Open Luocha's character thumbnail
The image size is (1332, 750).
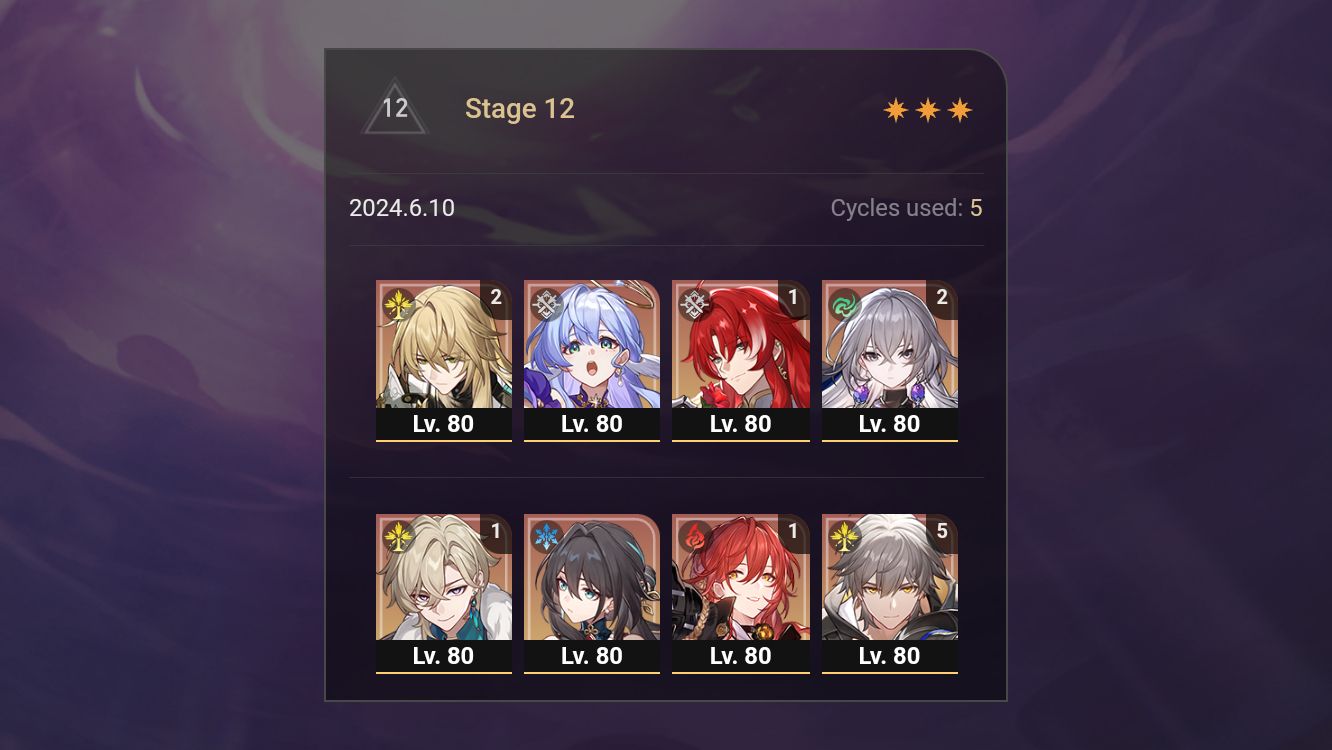(444, 350)
